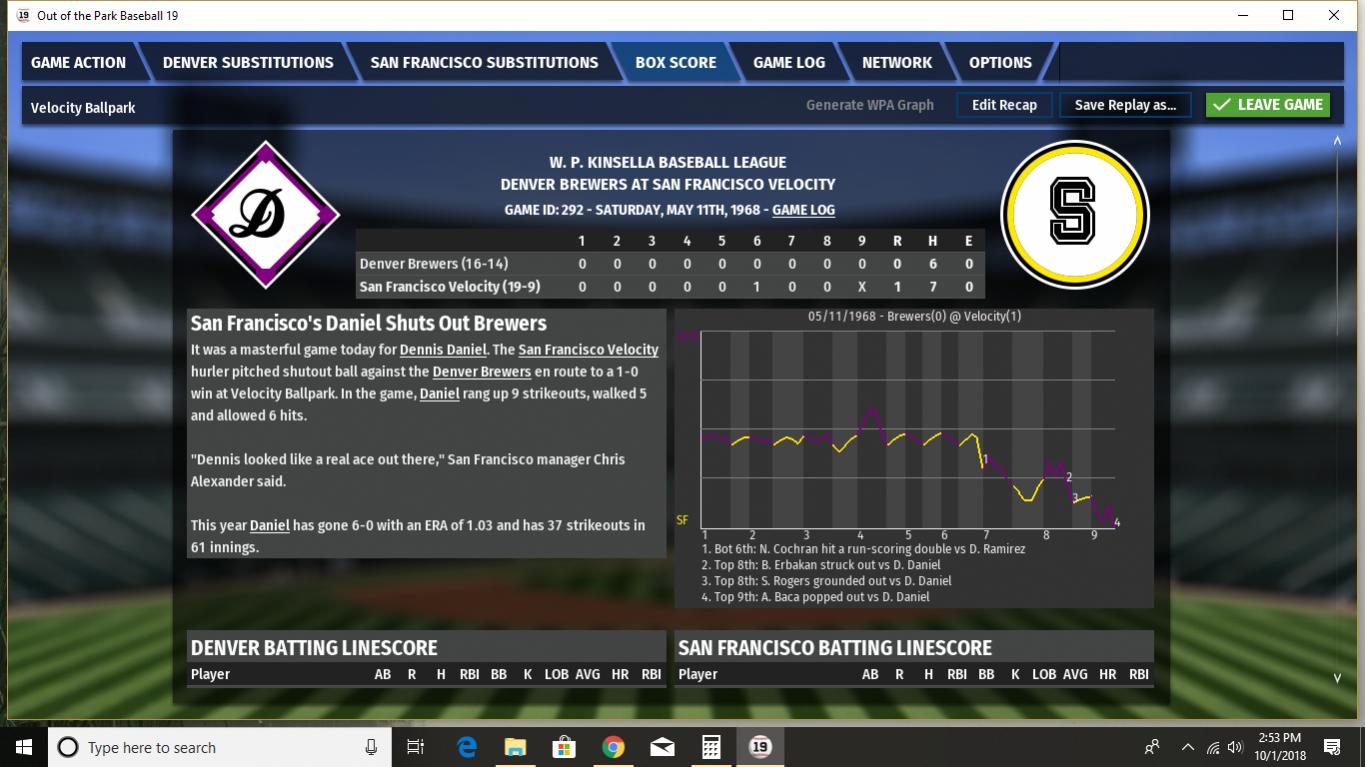
Task: Switch to the Network tab
Action: (x=897, y=62)
